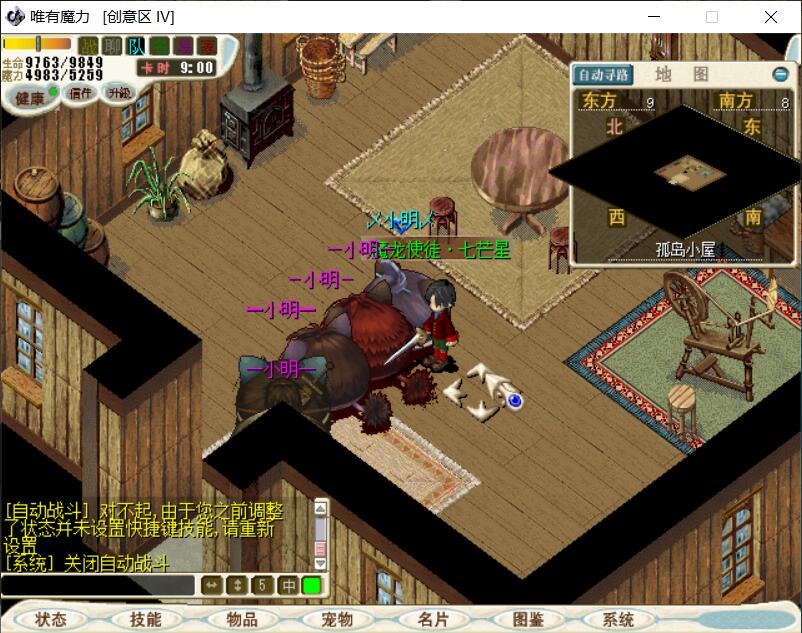Toggle the 聊 chat mode icon
The height and width of the screenshot is (633, 802).
[113, 45]
